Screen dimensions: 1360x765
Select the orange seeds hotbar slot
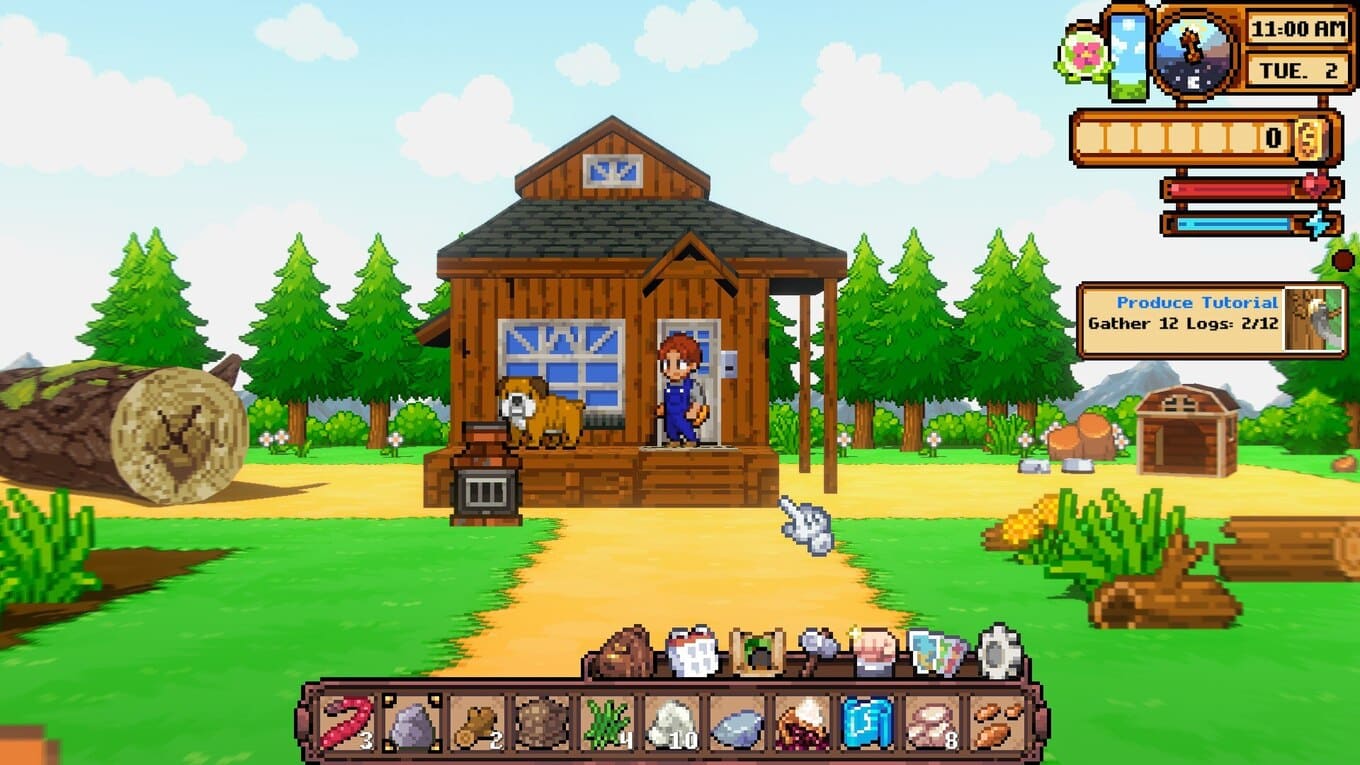tap(997, 723)
